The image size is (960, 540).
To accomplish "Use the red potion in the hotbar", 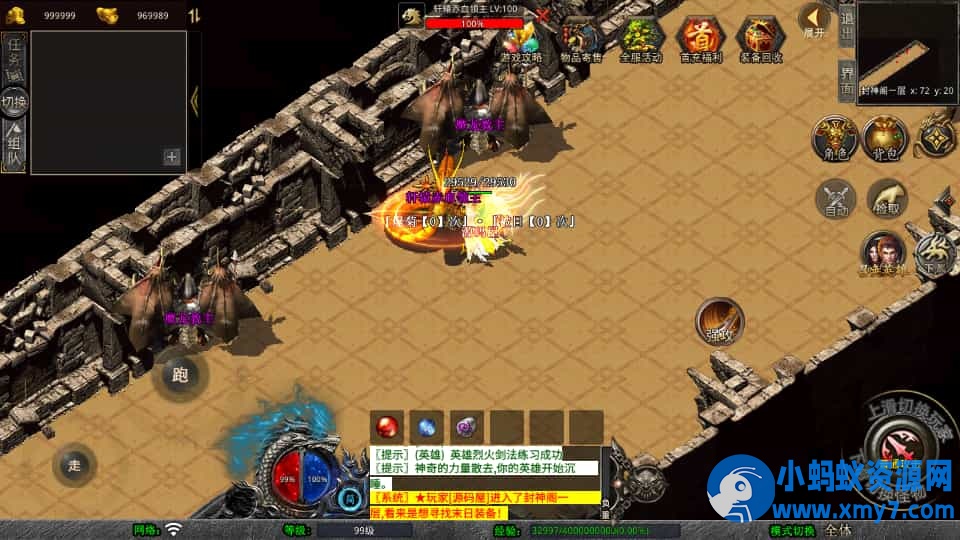I will point(389,427).
